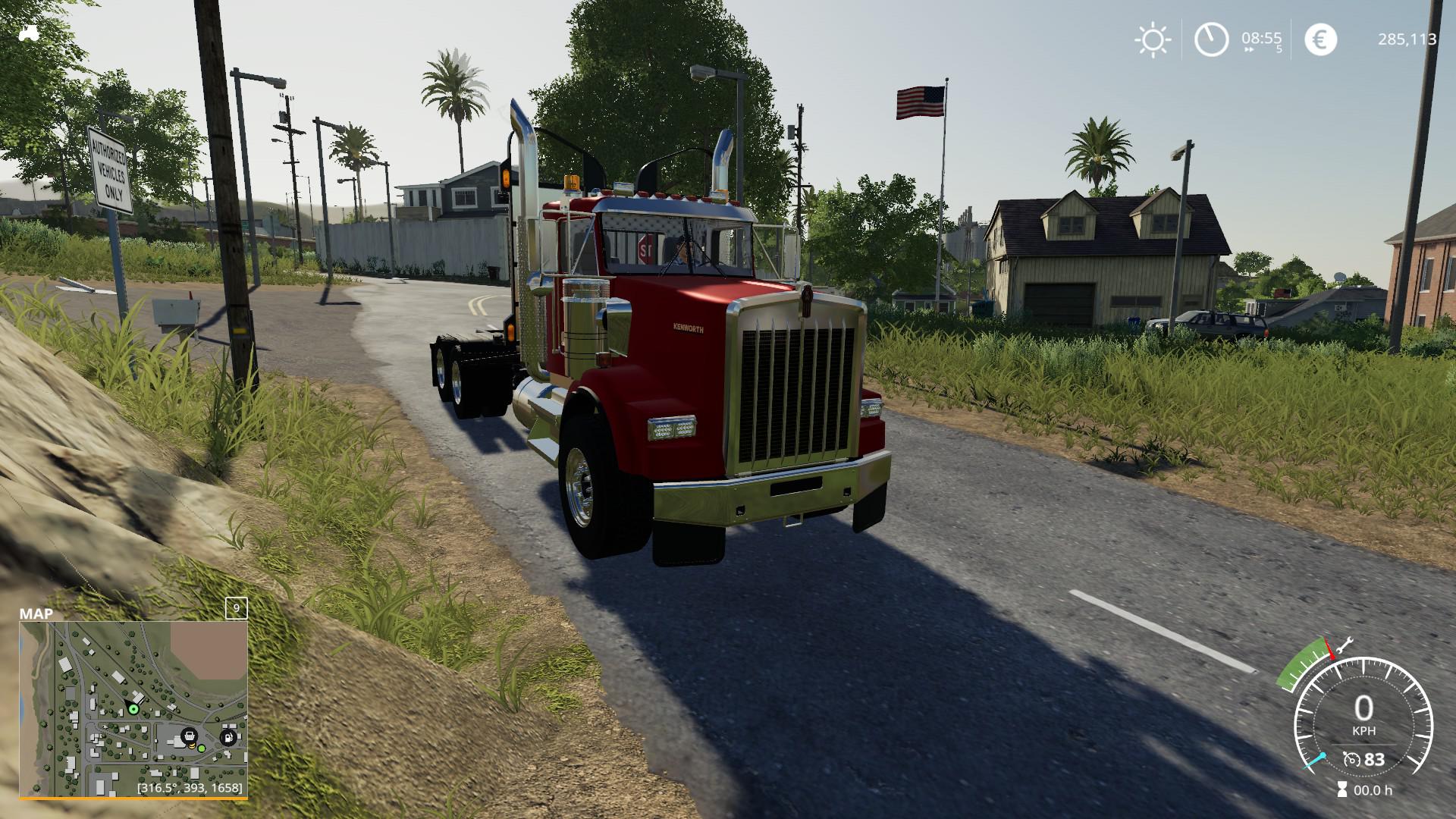1456x819 pixels.
Task: Select the cruise control gauge icon
Action: [x=1352, y=760]
